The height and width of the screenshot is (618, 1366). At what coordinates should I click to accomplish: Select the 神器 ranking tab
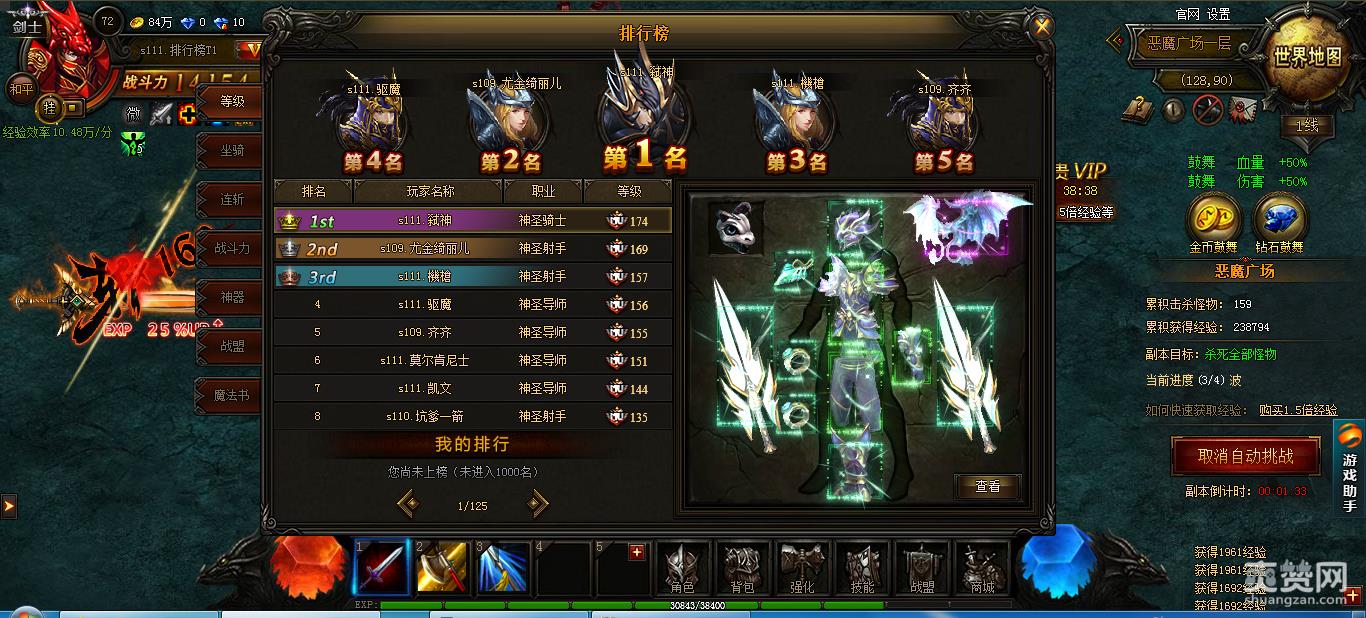pos(232,297)
